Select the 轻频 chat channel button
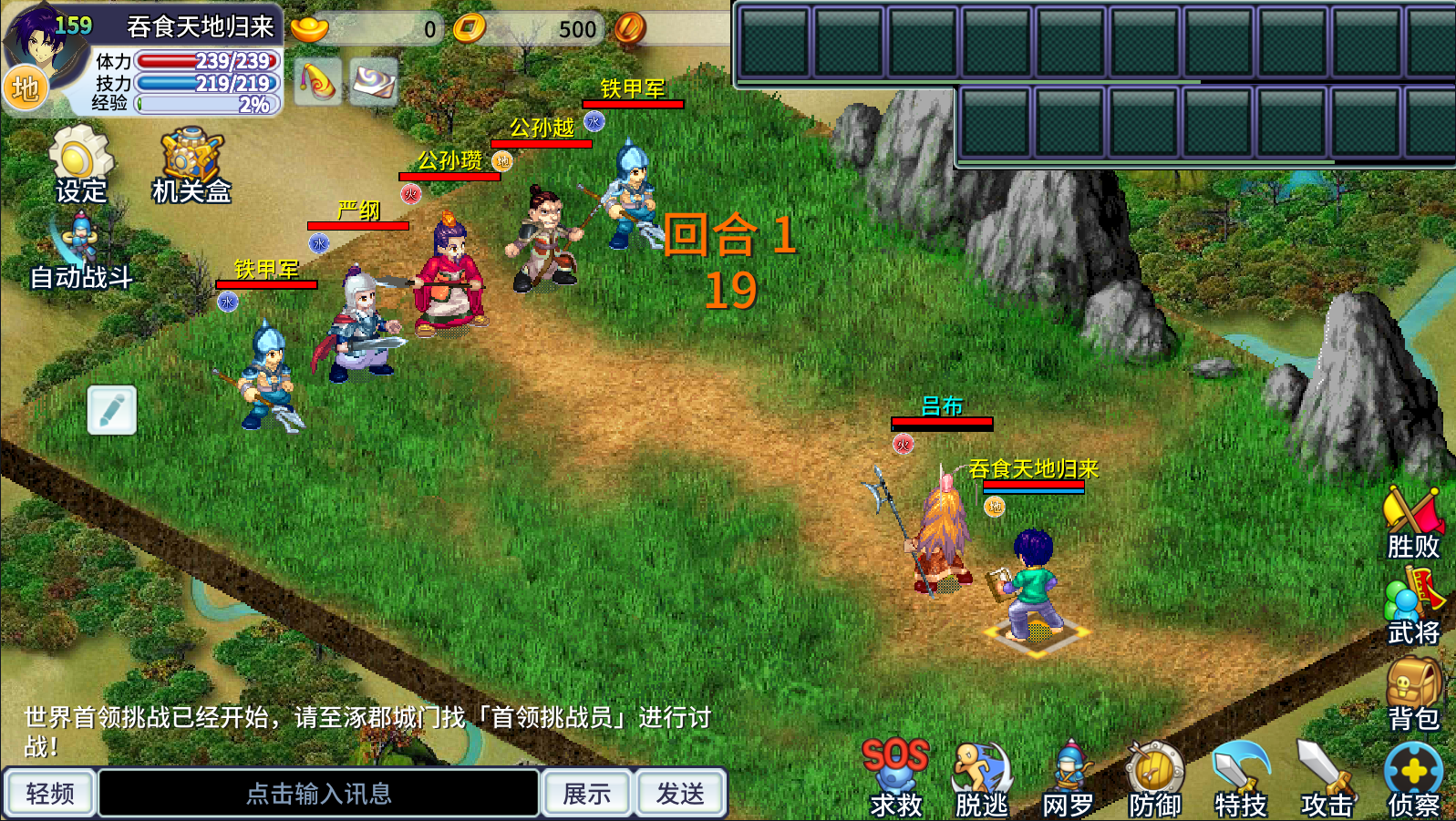 click(50, 794)
